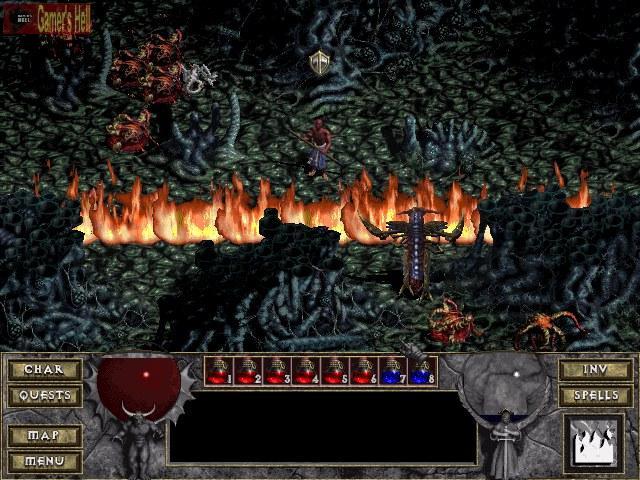Open the game MENU

point(45,461)
